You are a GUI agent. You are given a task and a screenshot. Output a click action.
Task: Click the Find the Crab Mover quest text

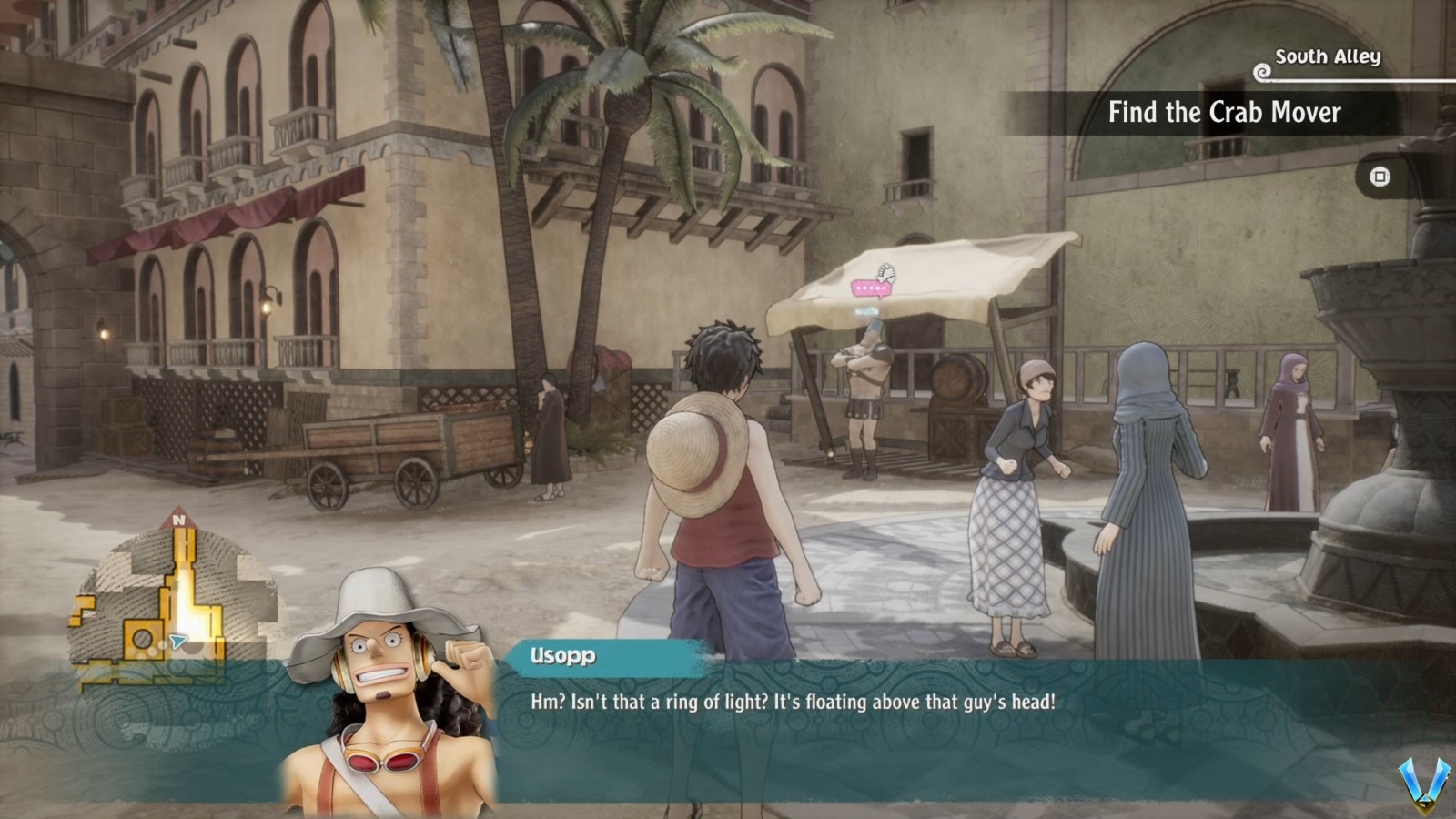tap(1224, 114)
